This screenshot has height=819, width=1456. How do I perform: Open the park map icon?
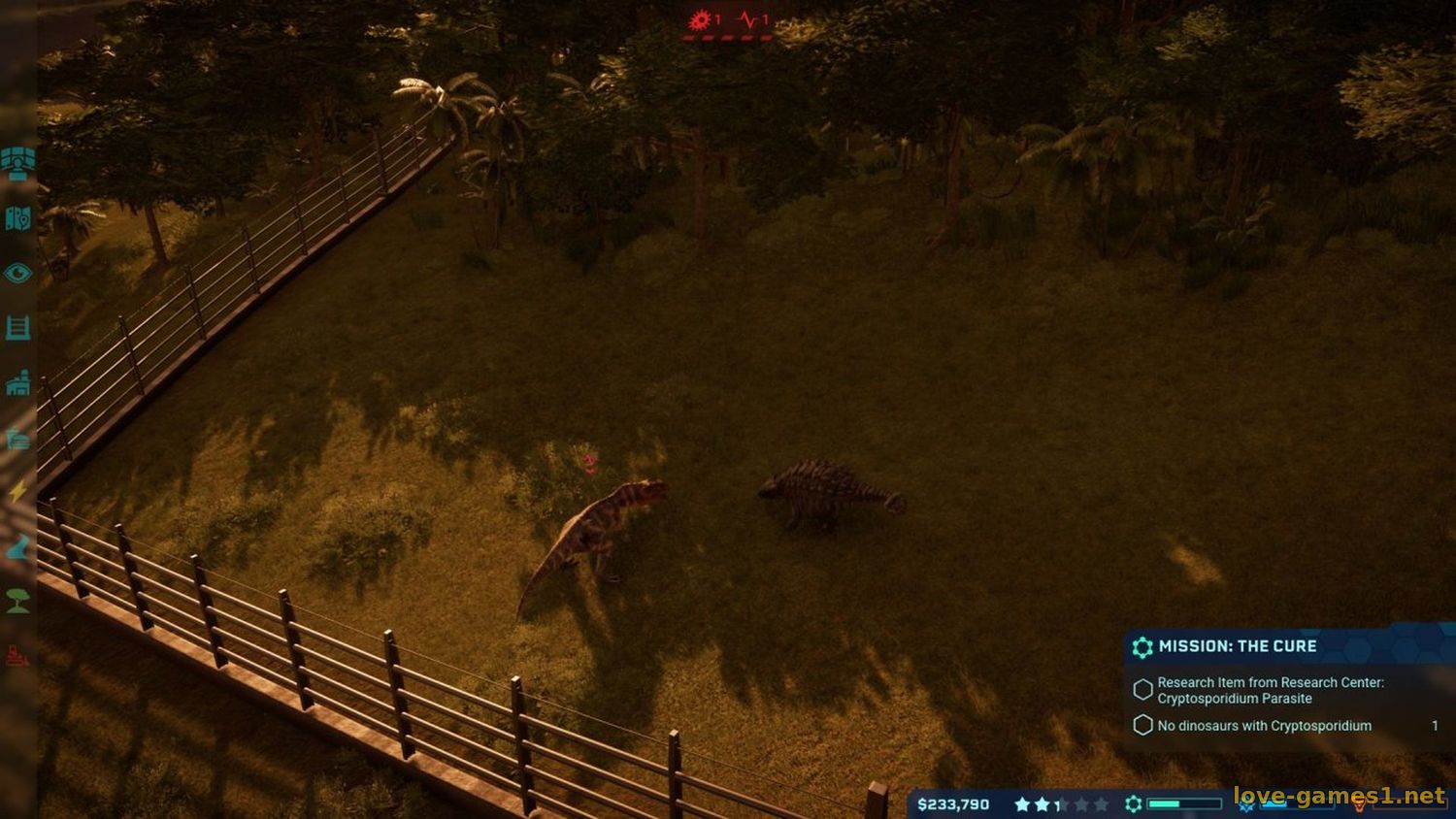coord(17,218)
